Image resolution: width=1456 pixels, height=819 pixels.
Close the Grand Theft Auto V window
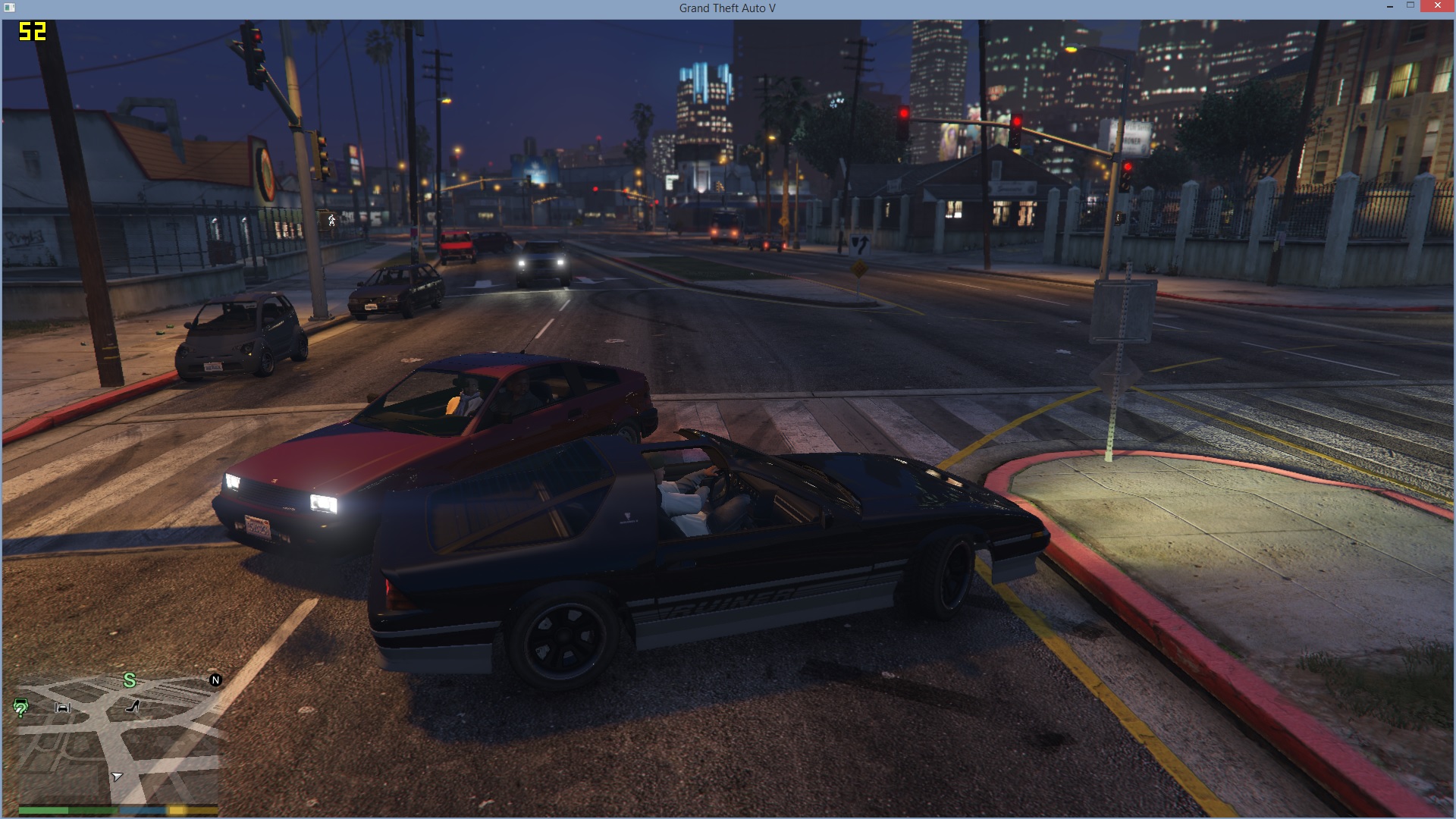pos(1437,7)
